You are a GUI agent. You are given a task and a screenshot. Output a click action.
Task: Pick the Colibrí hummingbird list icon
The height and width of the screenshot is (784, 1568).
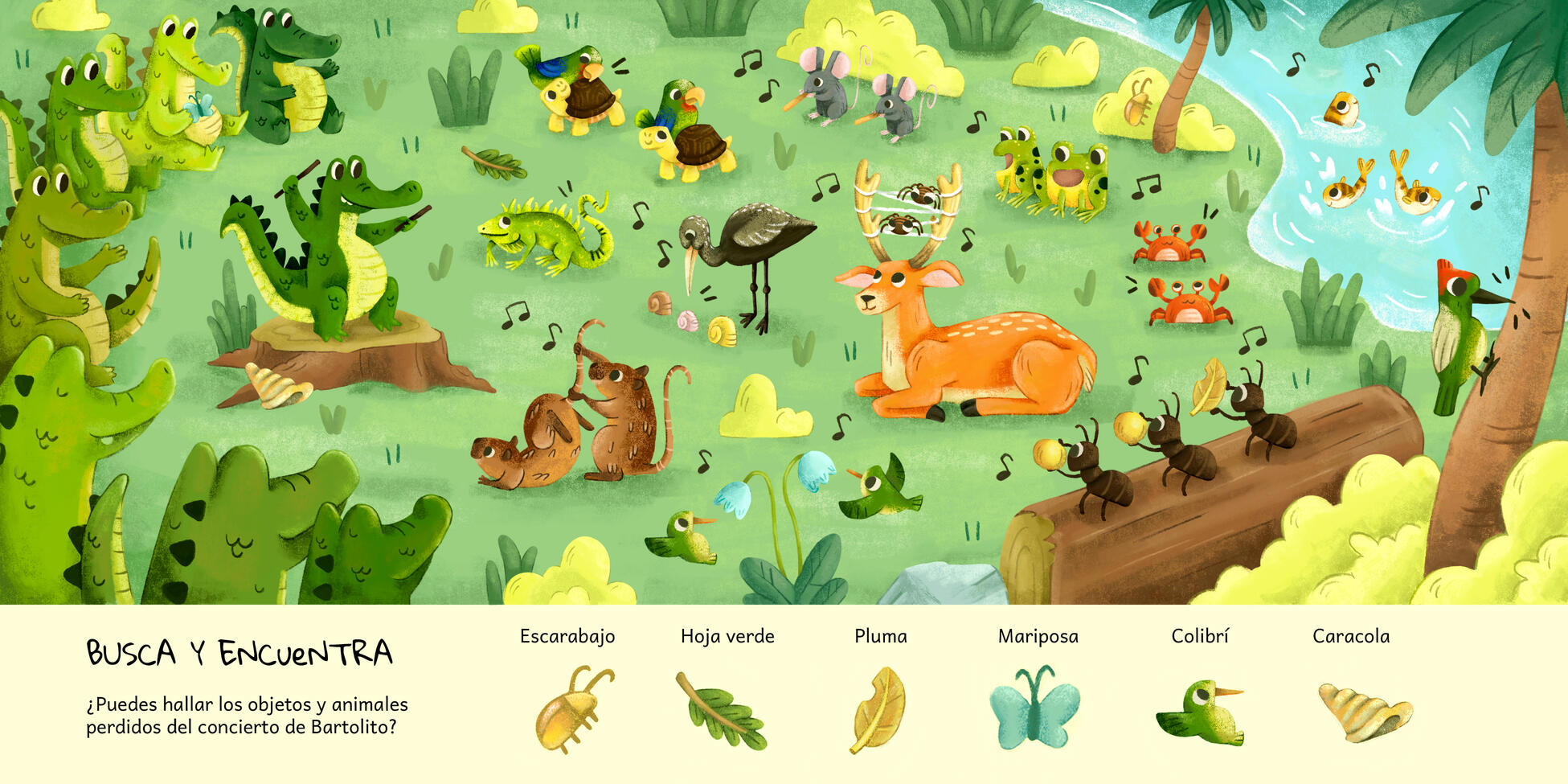coord(1199,711)
